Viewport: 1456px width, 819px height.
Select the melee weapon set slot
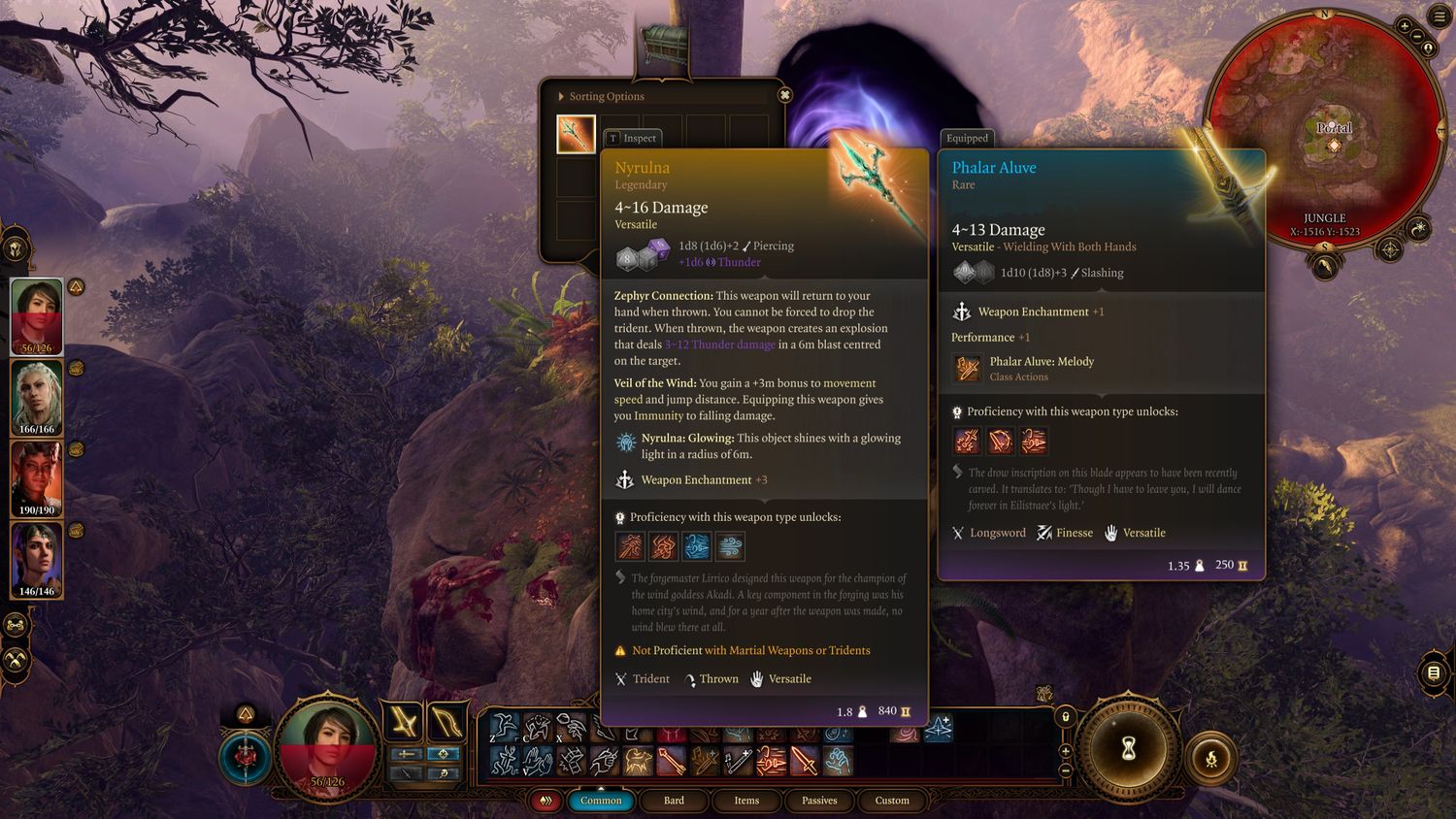pyautogui.click(x=403, y=721)
